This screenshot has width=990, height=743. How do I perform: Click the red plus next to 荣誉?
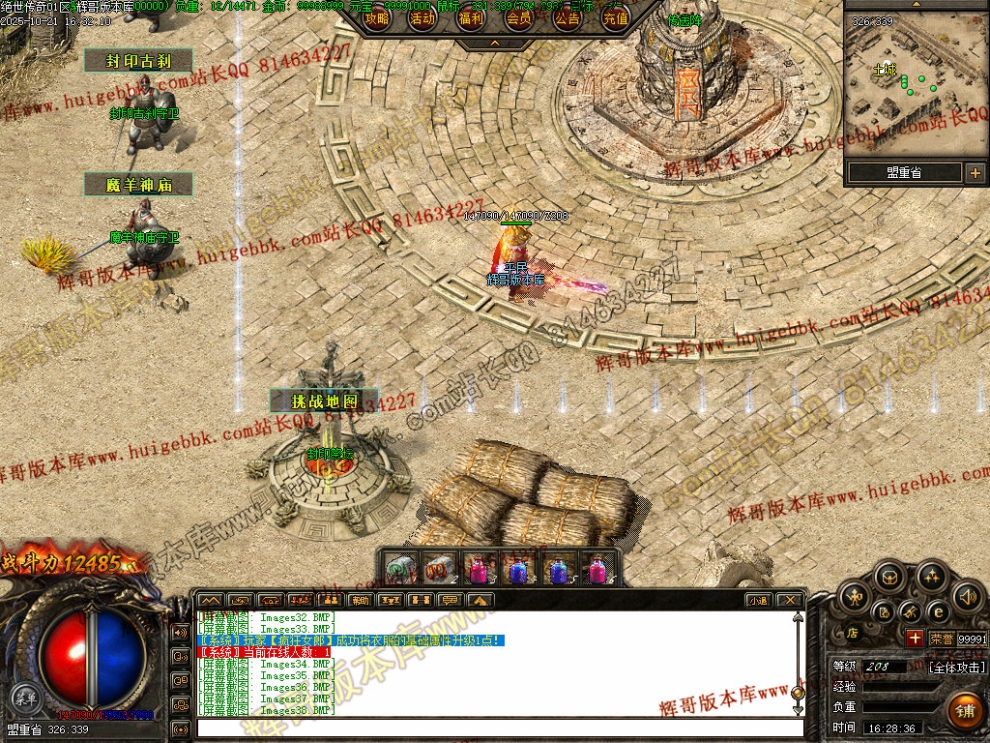tap(914, 639)
